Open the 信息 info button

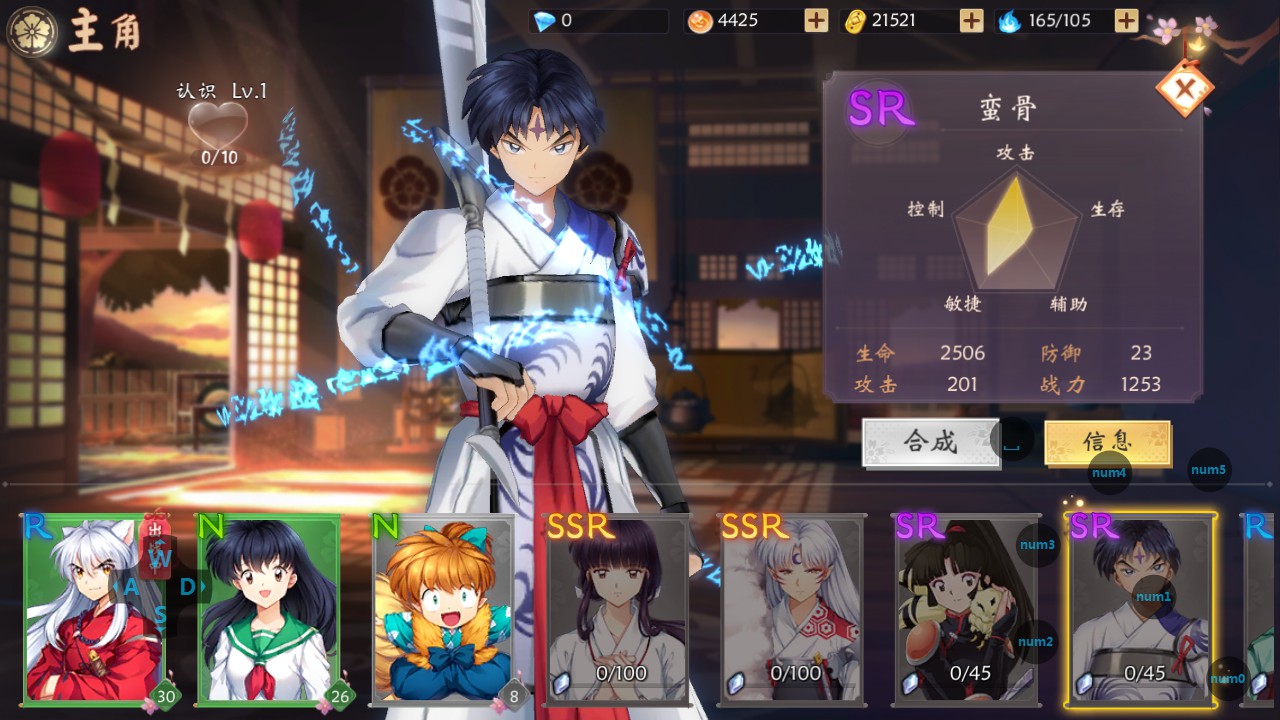[1107, 442]
